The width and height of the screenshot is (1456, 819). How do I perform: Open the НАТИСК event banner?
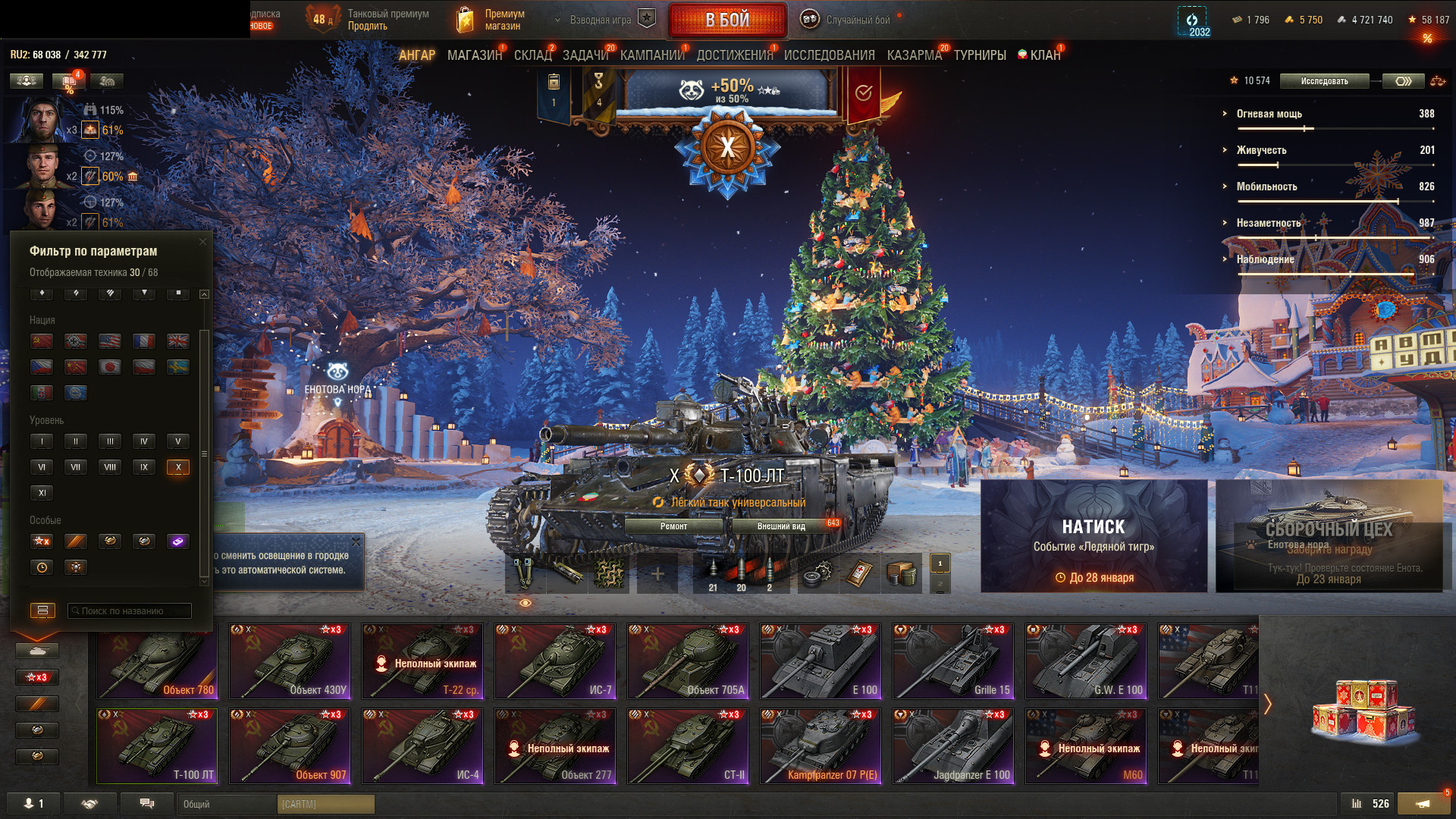tap(1094, 535)
